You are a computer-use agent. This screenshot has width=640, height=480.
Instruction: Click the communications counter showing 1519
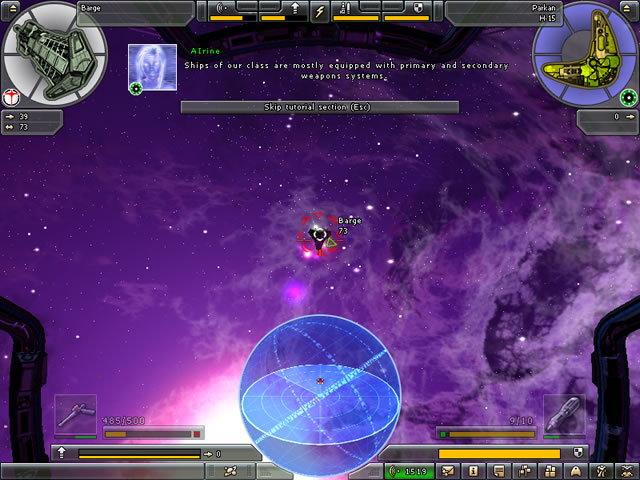point(410,471)
